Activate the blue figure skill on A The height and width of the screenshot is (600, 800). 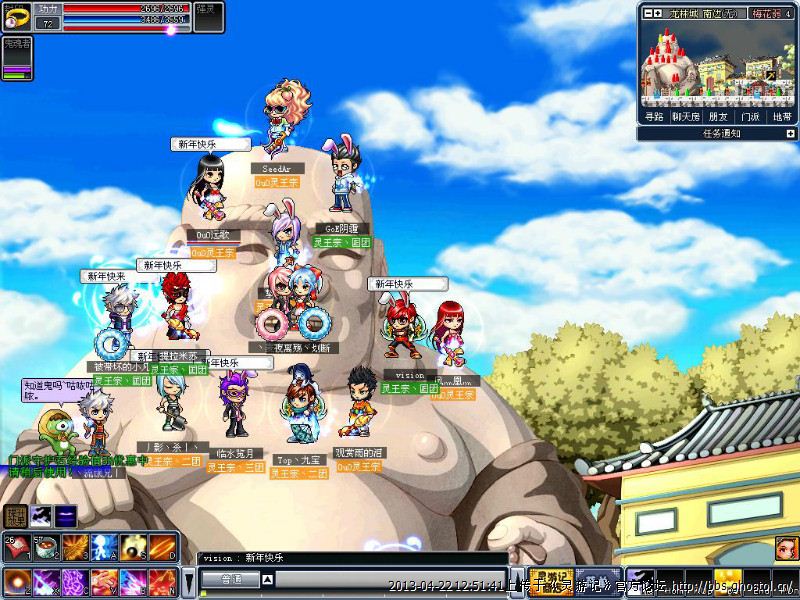point(105,547)
